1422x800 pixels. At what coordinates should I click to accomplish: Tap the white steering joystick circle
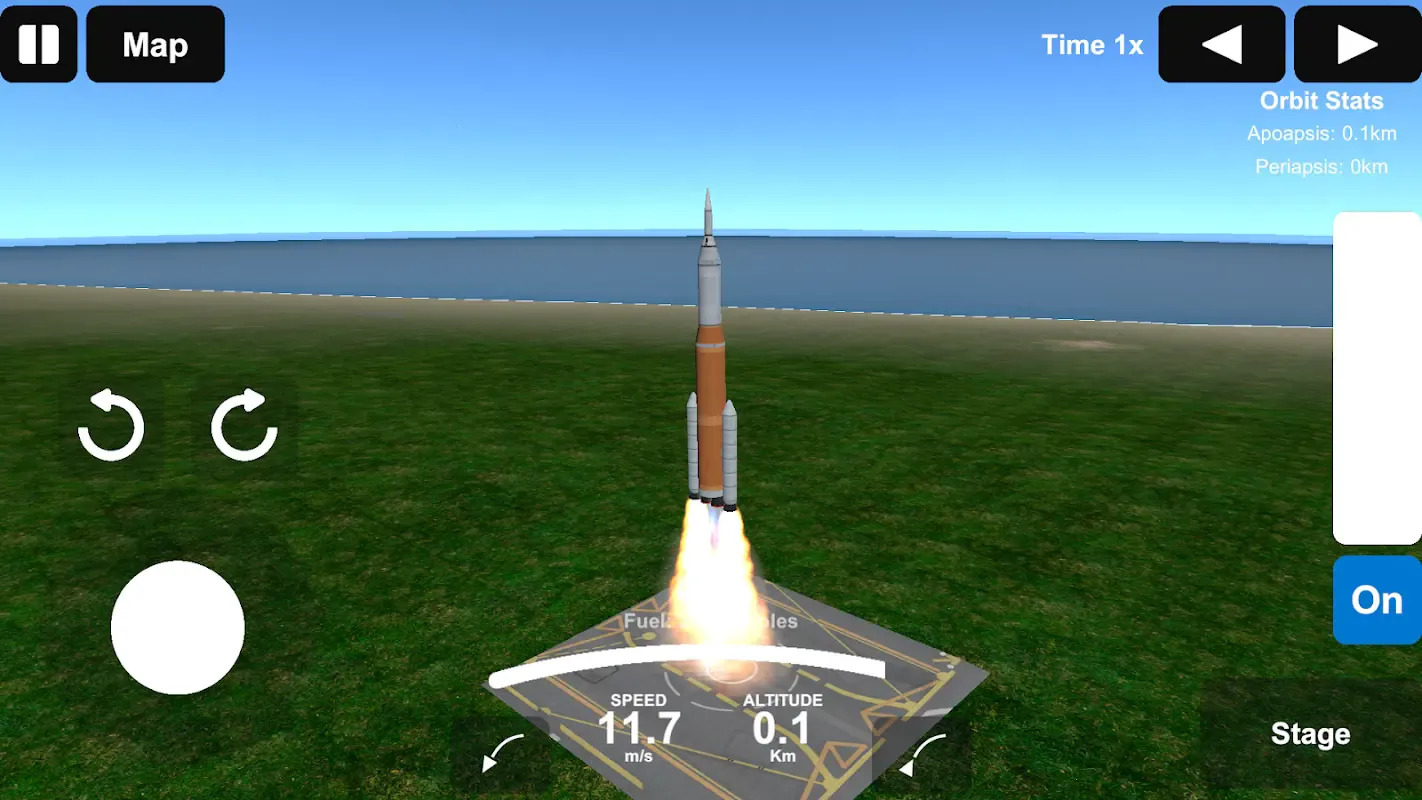tap(177, 627)
